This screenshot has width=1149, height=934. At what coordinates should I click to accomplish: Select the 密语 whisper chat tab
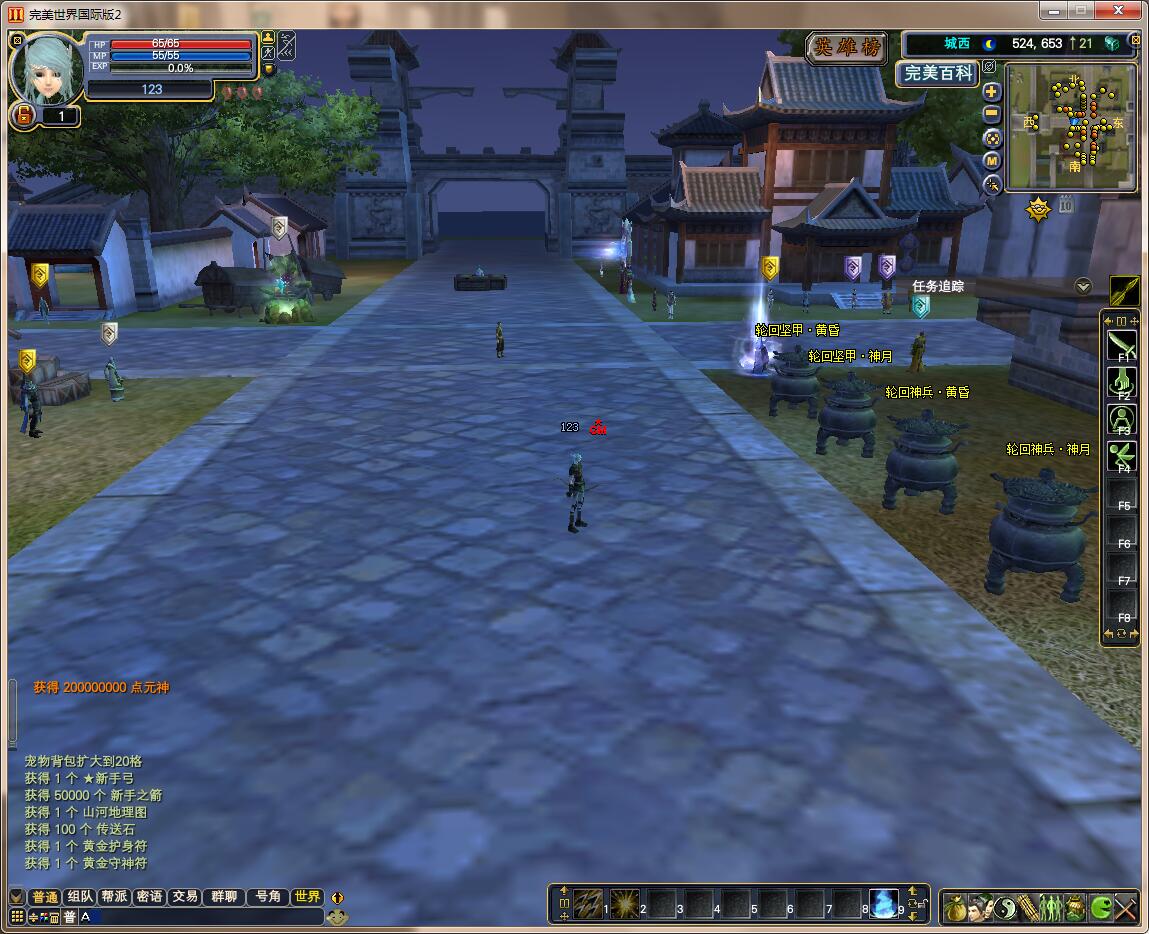(x=149, y=897)
